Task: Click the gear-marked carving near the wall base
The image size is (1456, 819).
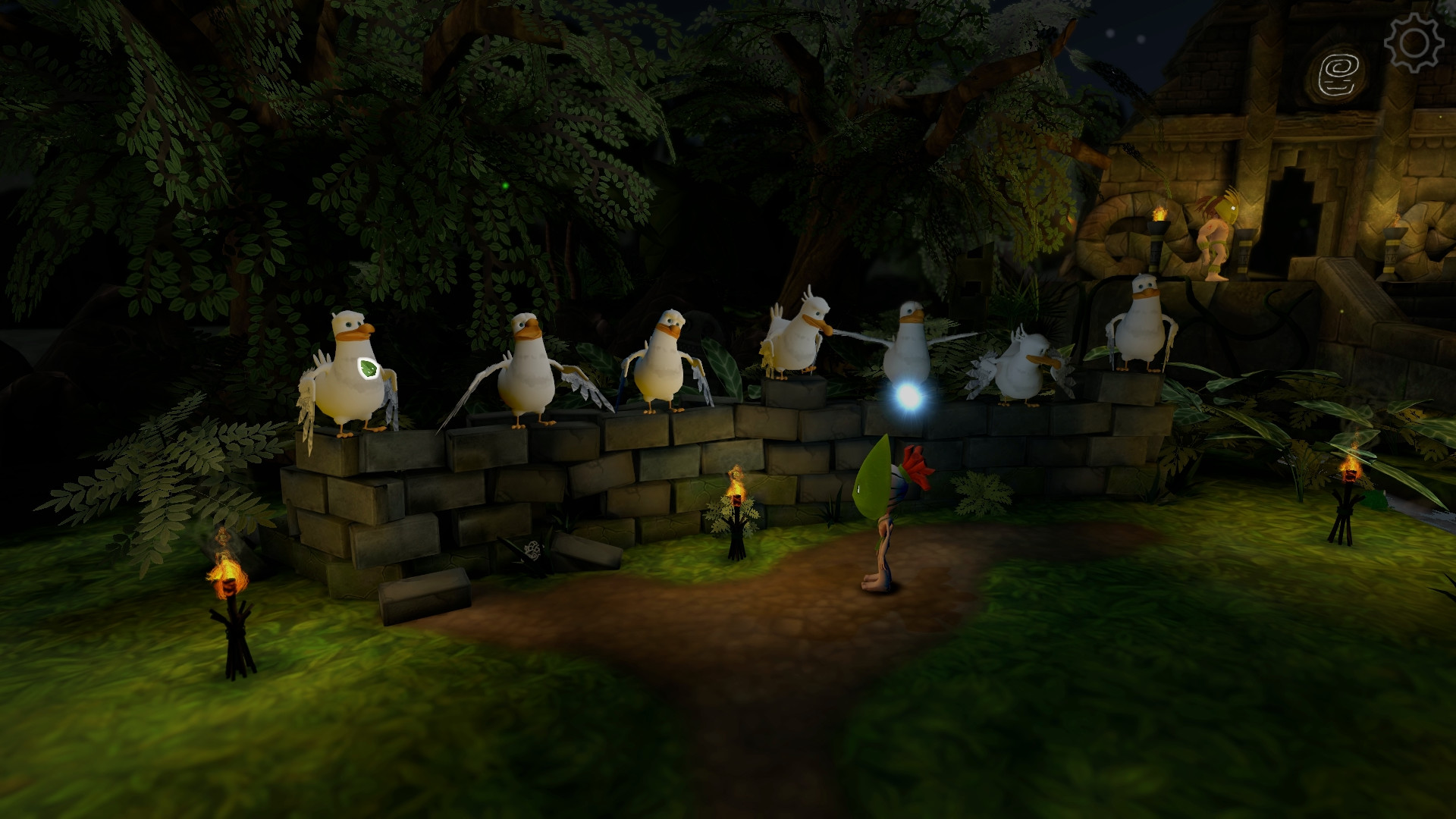Action: point(533,548)
